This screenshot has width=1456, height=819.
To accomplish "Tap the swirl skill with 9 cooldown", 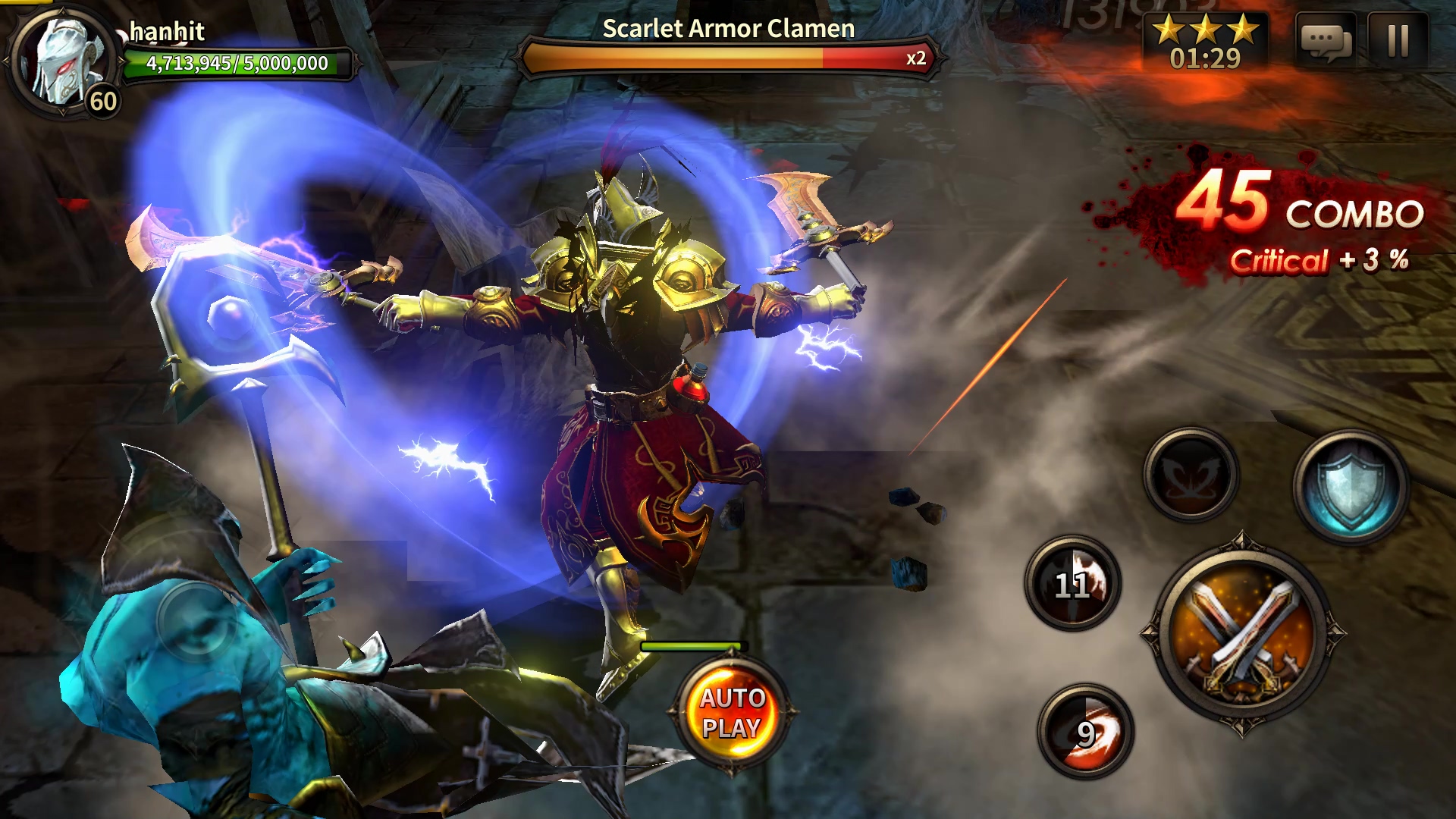I will coord(1085,732).
